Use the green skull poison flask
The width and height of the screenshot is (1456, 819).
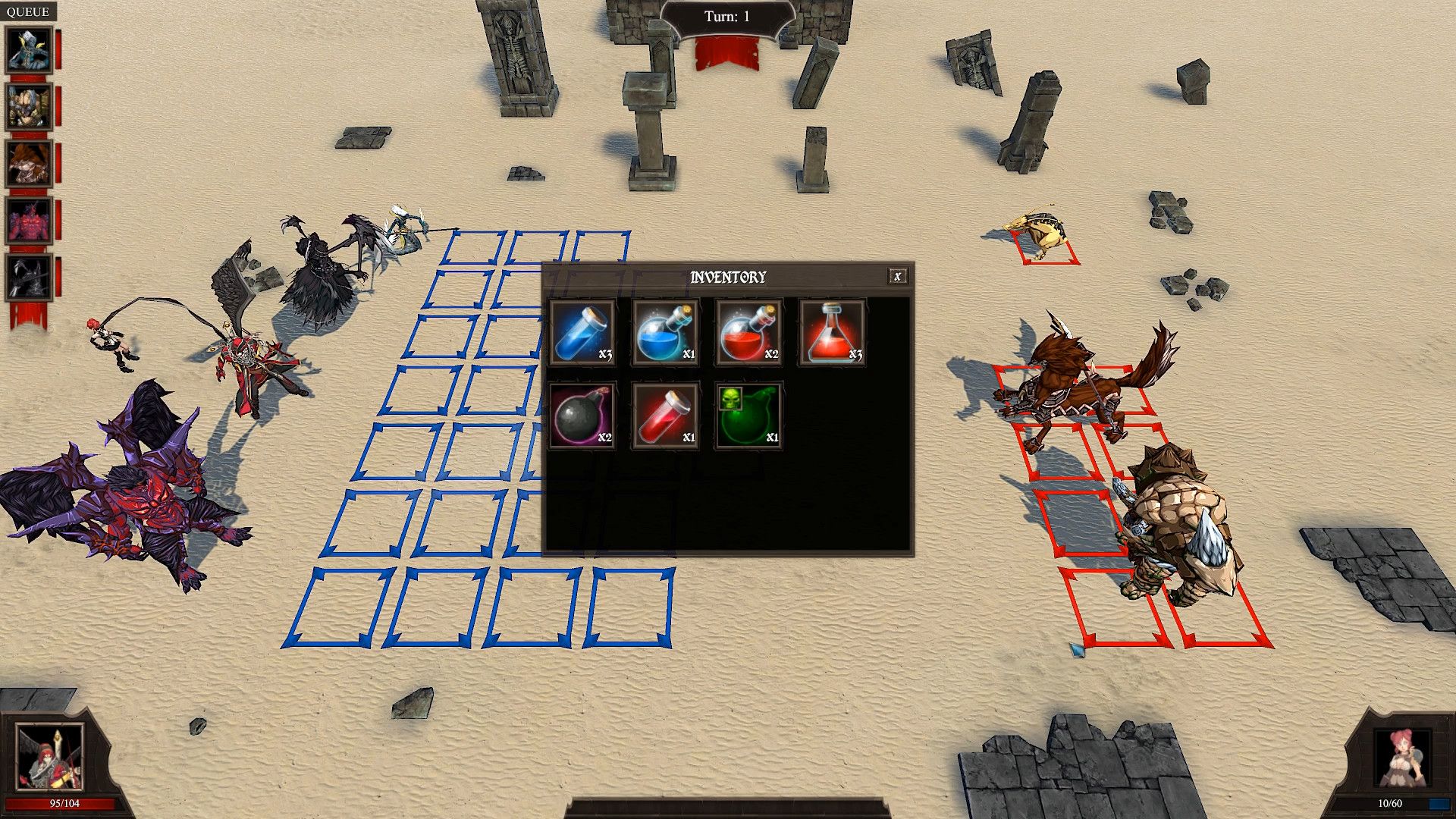748,416
